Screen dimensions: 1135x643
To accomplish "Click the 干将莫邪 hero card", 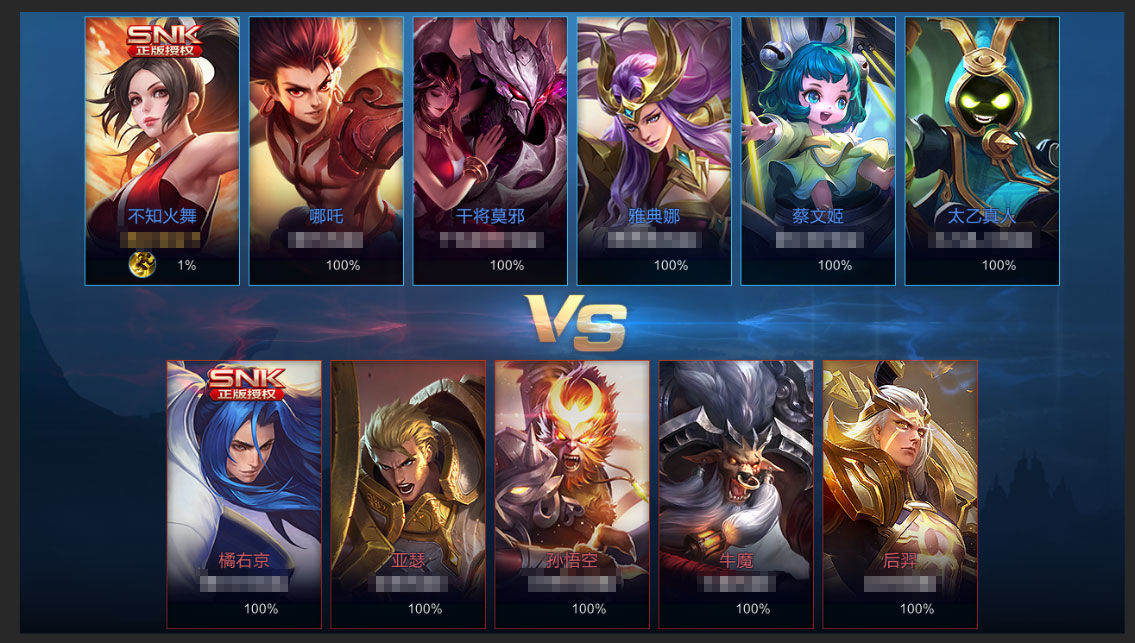I will pyautogui.click(x=490, y=150).
